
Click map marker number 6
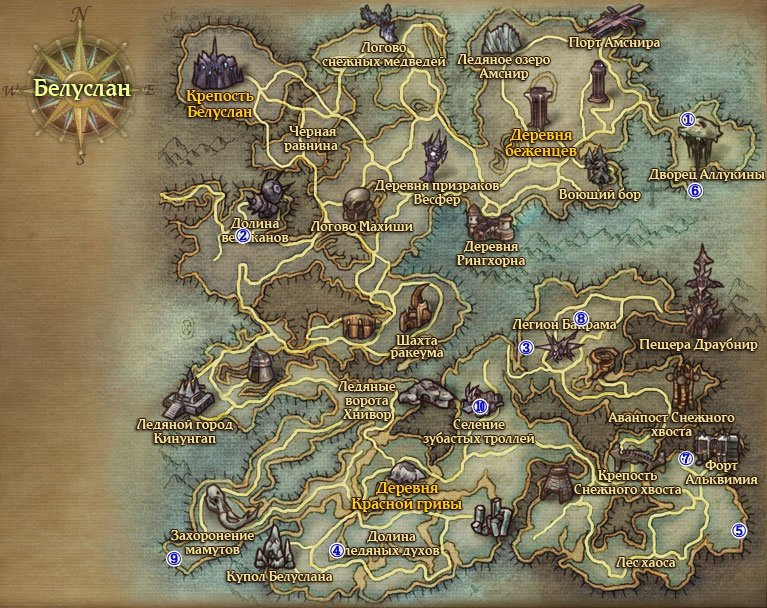pyautogui.click(x=695, y=190)
